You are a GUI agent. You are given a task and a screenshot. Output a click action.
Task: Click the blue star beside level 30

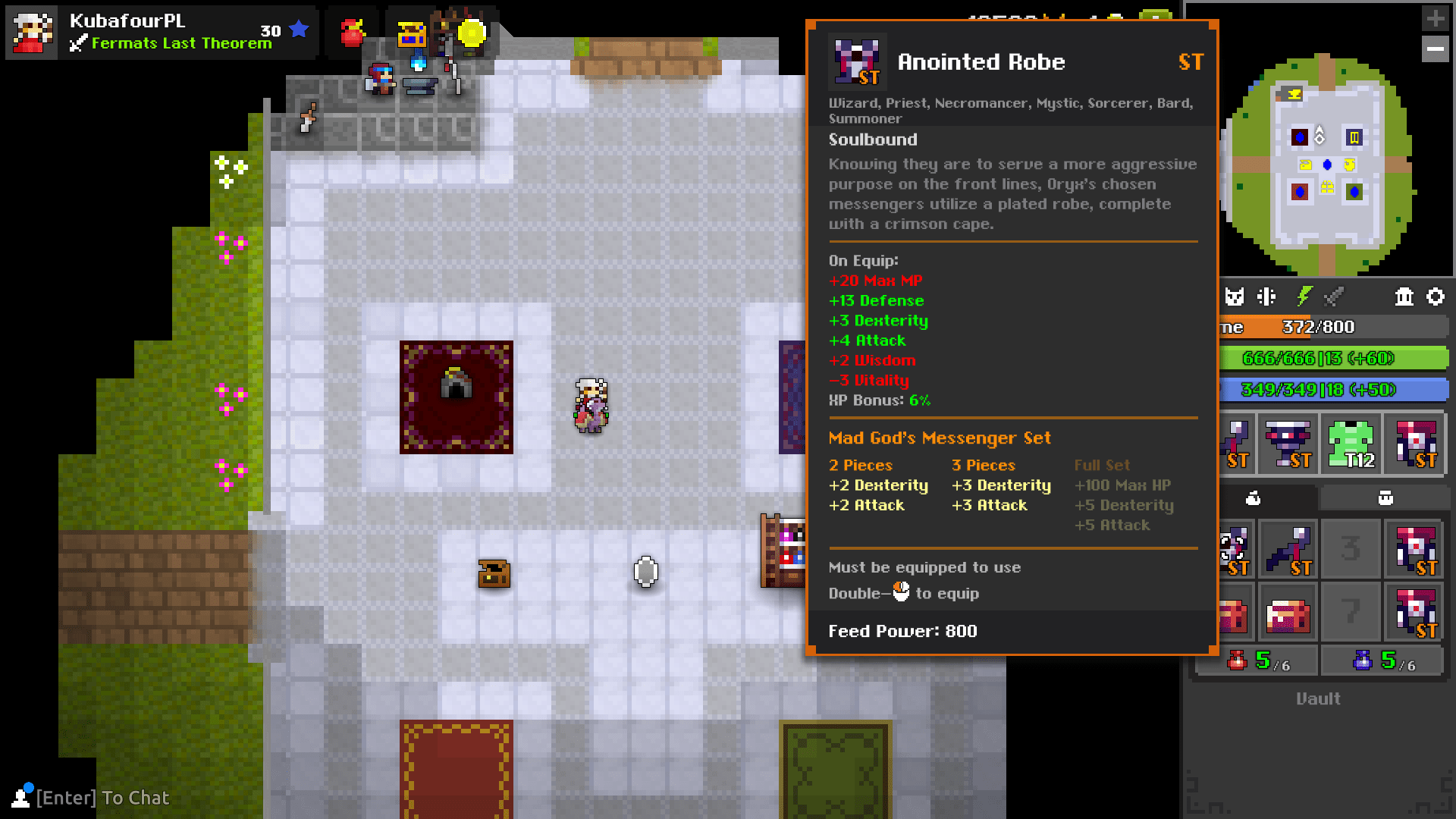point(298,29)
